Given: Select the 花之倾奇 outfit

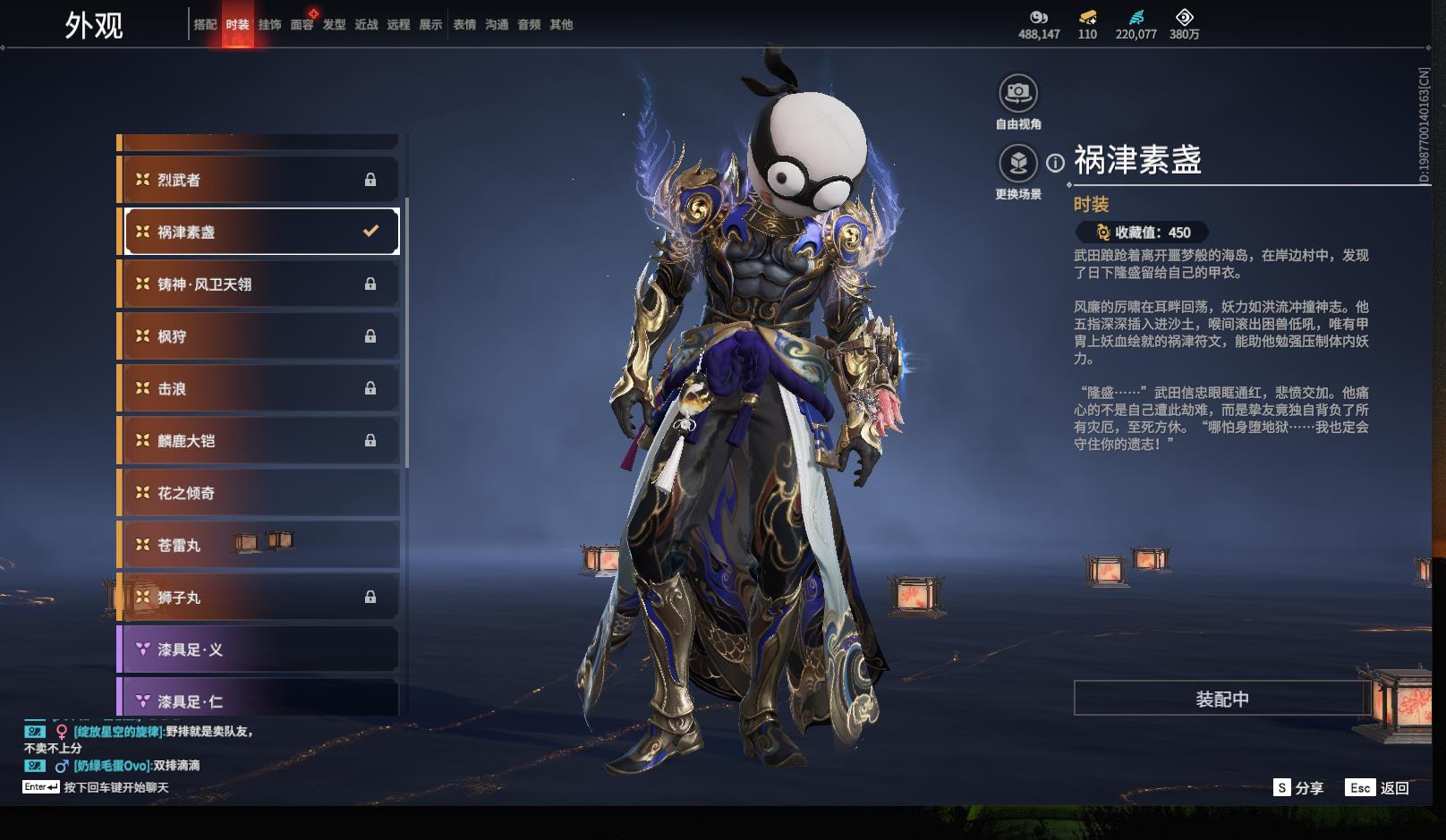Looking at the screenshot, I should click(x=259, y=493).
